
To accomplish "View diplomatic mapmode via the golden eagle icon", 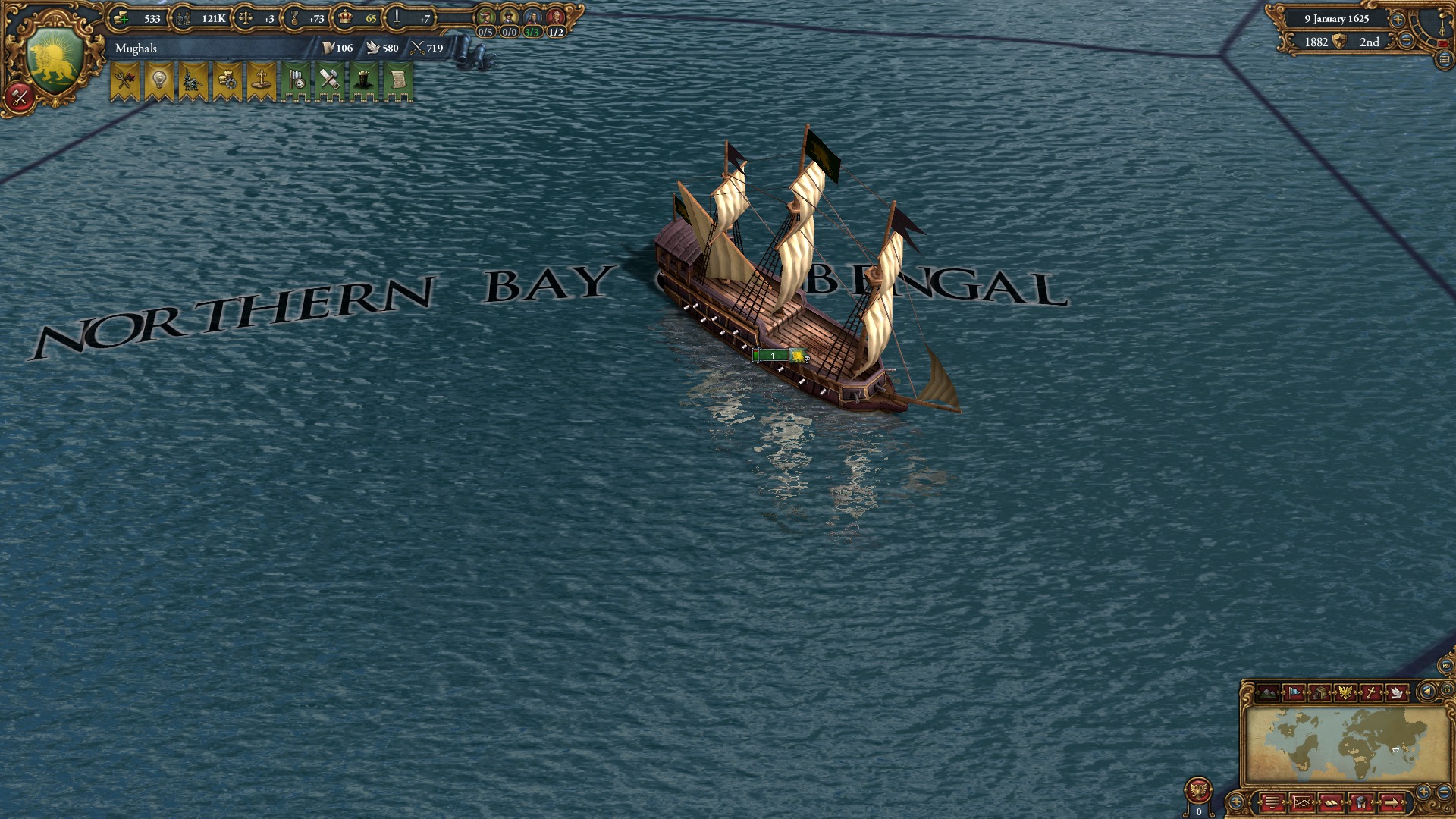I will click(x=1346, y=693).
